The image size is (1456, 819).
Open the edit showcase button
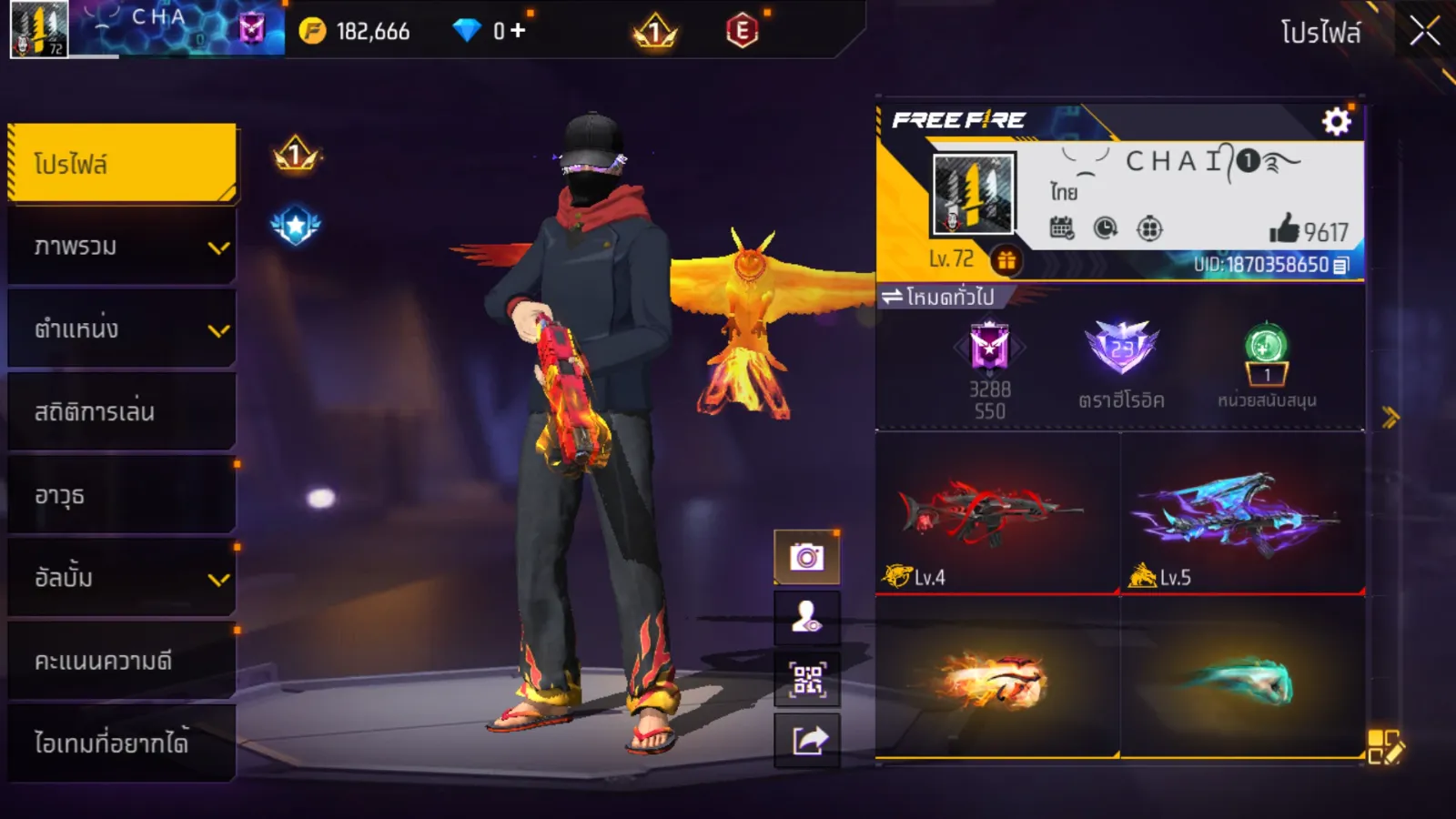[x=1385, y=746]
